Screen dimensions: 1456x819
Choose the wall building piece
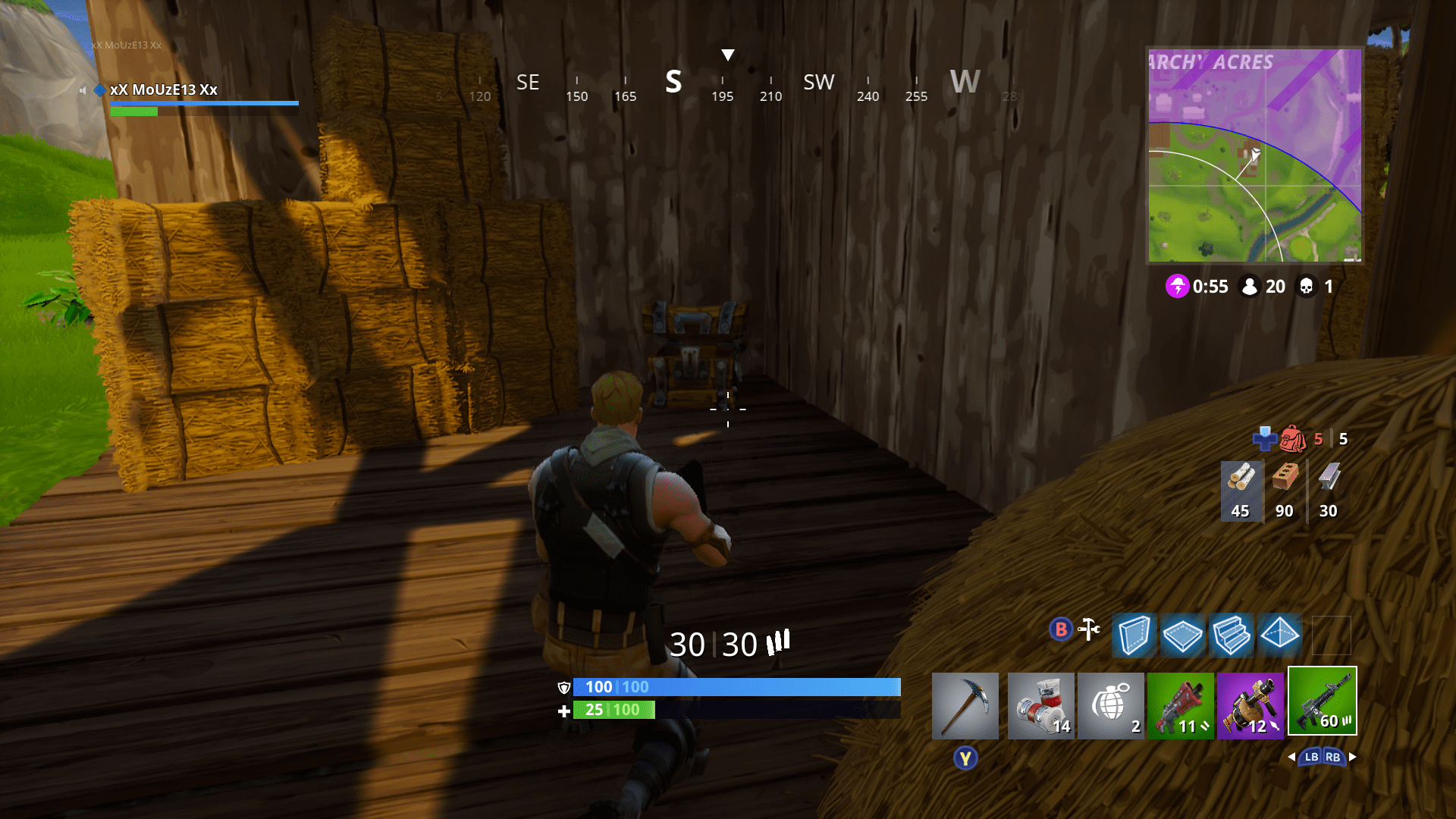click(x=1134, y=635)
